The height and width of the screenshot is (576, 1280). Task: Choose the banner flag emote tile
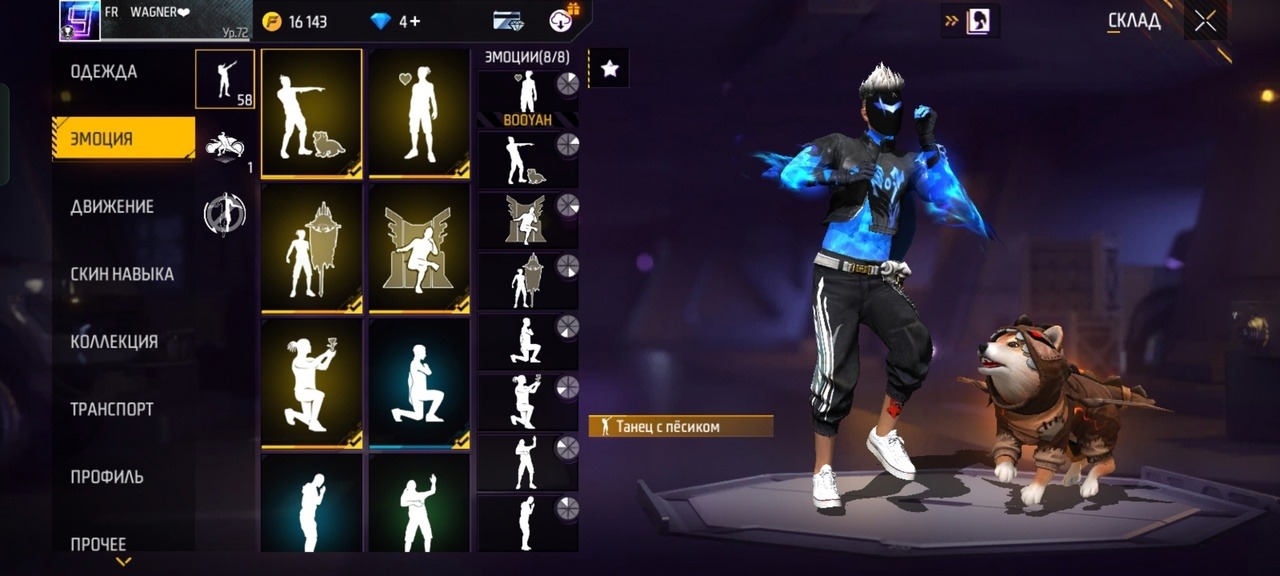[311, 248]
